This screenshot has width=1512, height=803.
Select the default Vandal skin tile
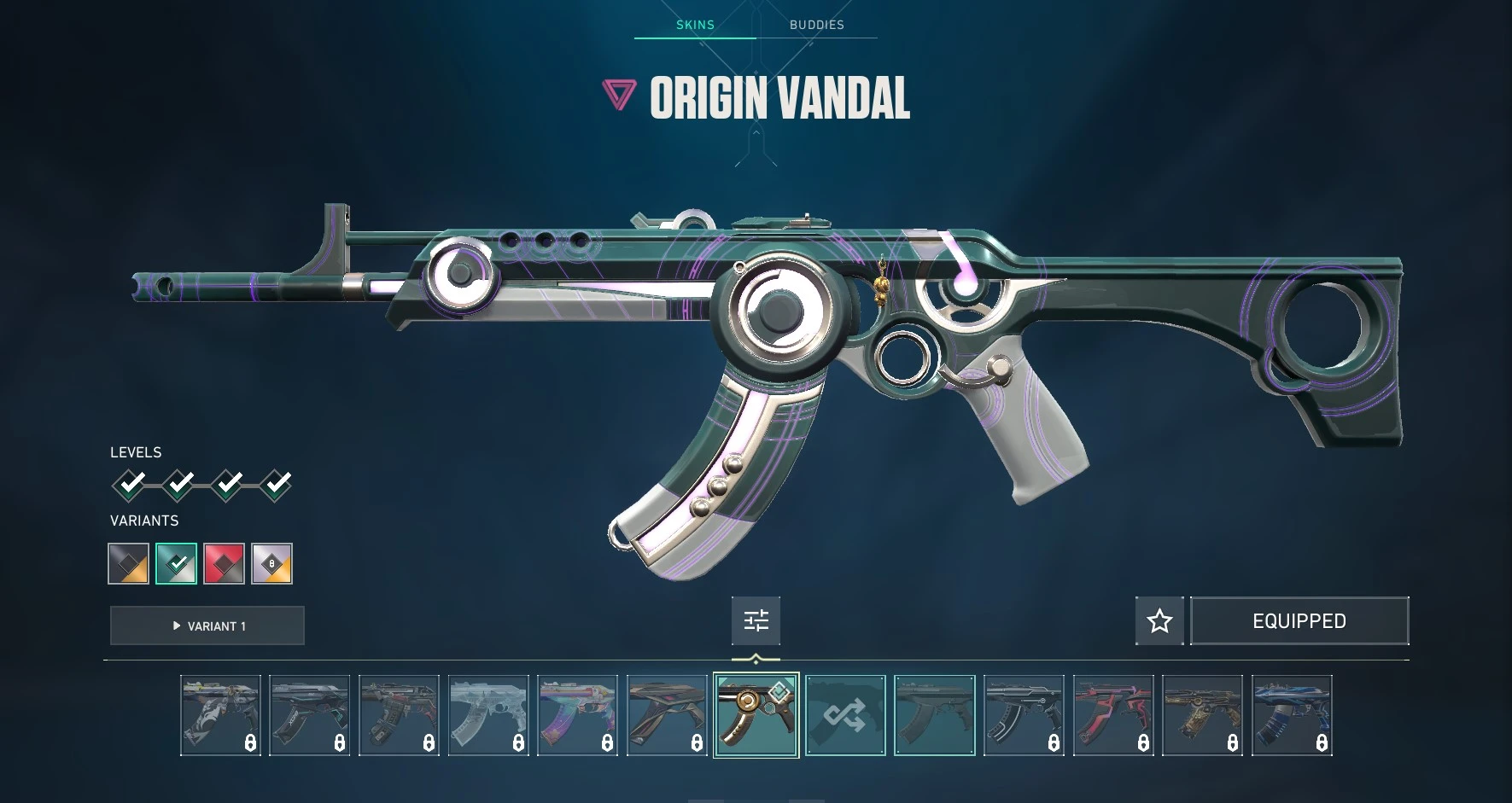[935, 715]
